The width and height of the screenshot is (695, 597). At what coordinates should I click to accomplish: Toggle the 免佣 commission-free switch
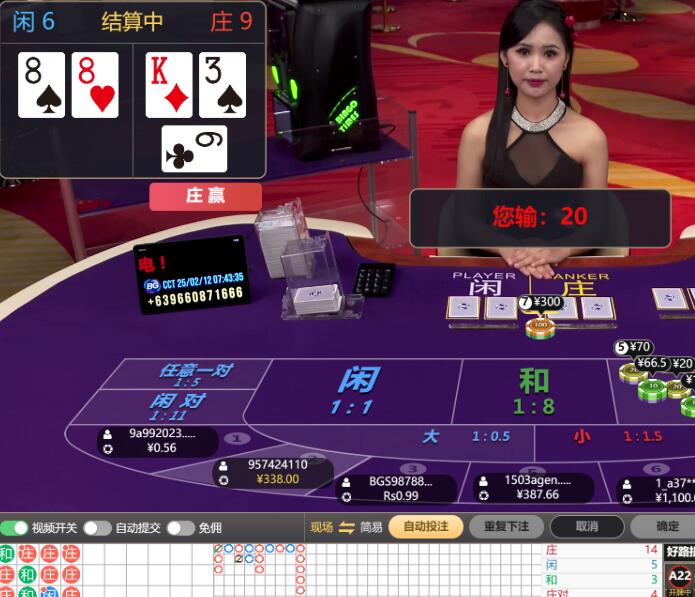pos(180,527)
